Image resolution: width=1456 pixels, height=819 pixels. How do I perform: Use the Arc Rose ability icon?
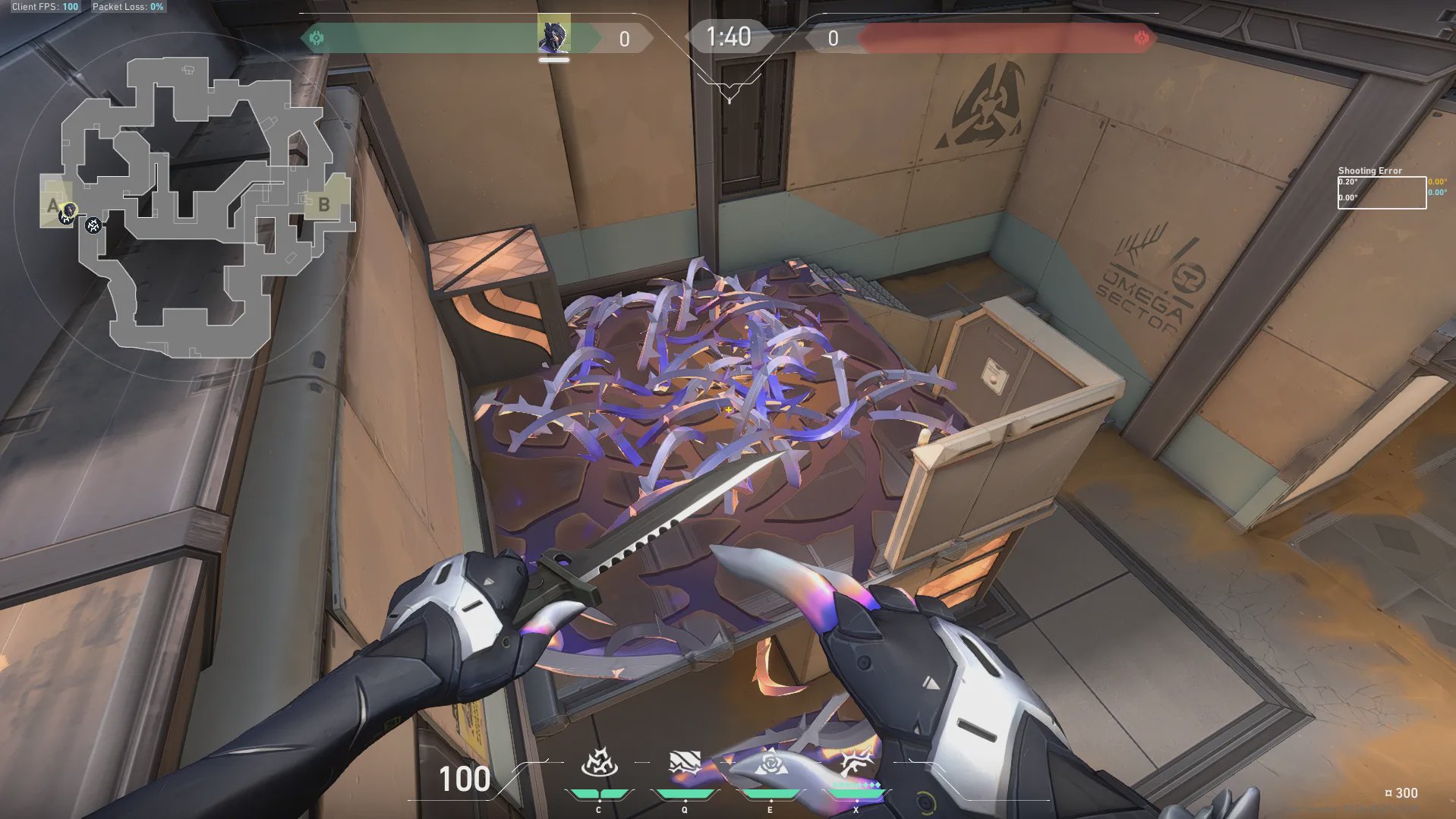point(771,763)
